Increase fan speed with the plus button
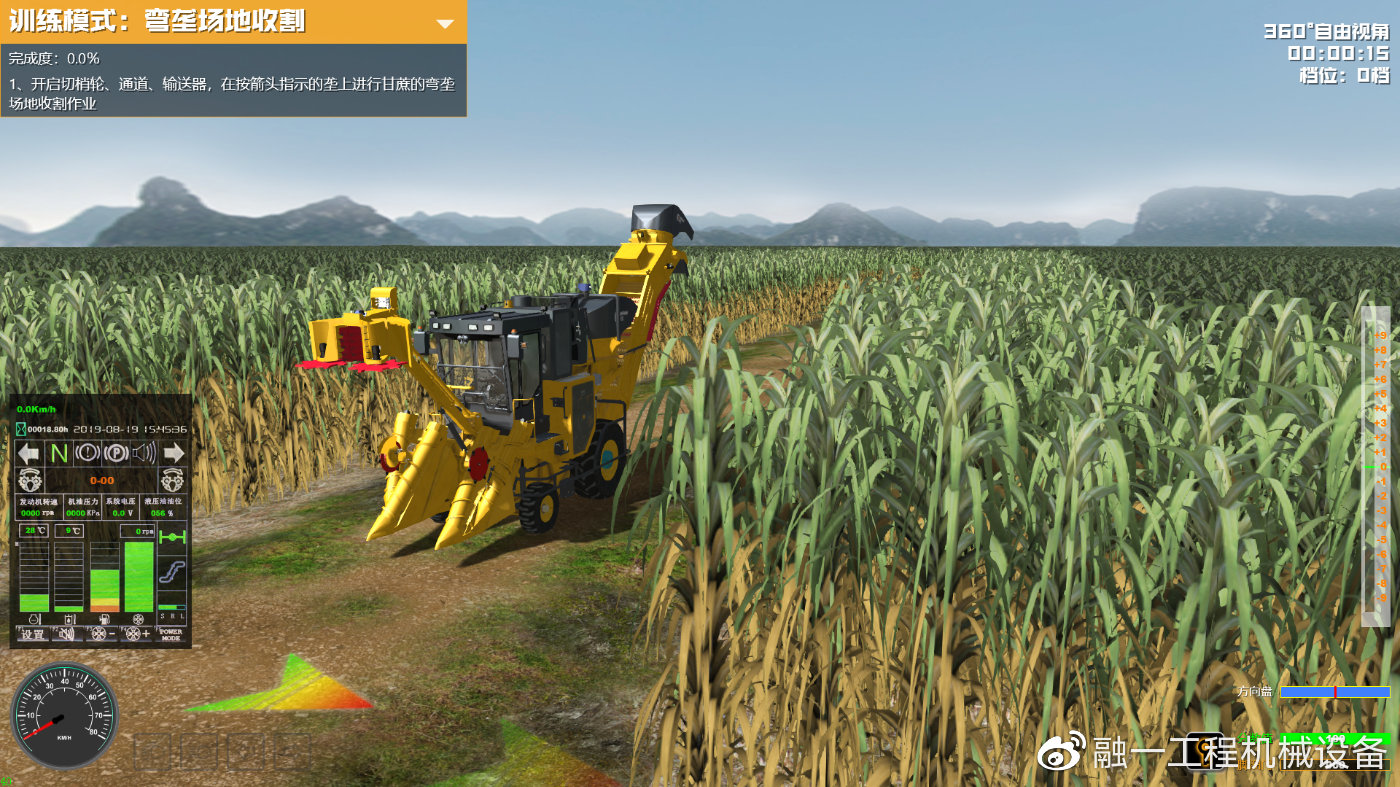The image size is (1400, 787). (x=137, y=634)
